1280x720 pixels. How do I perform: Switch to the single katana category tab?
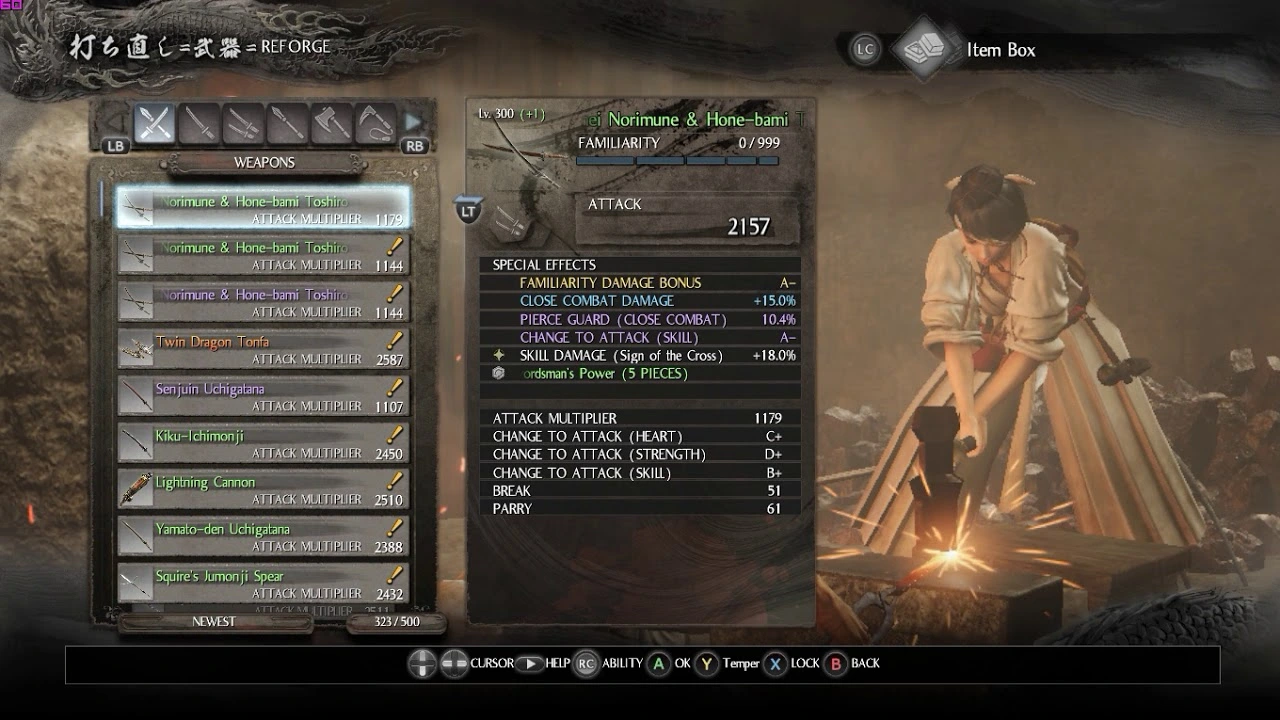[199, 123]
